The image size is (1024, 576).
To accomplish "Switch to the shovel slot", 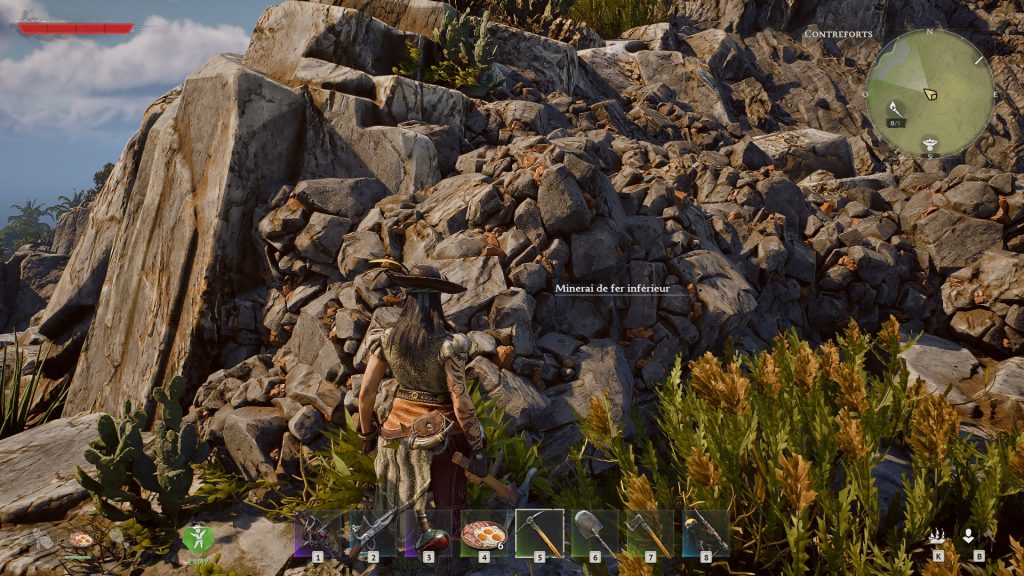I will click(x=594, y=533).
